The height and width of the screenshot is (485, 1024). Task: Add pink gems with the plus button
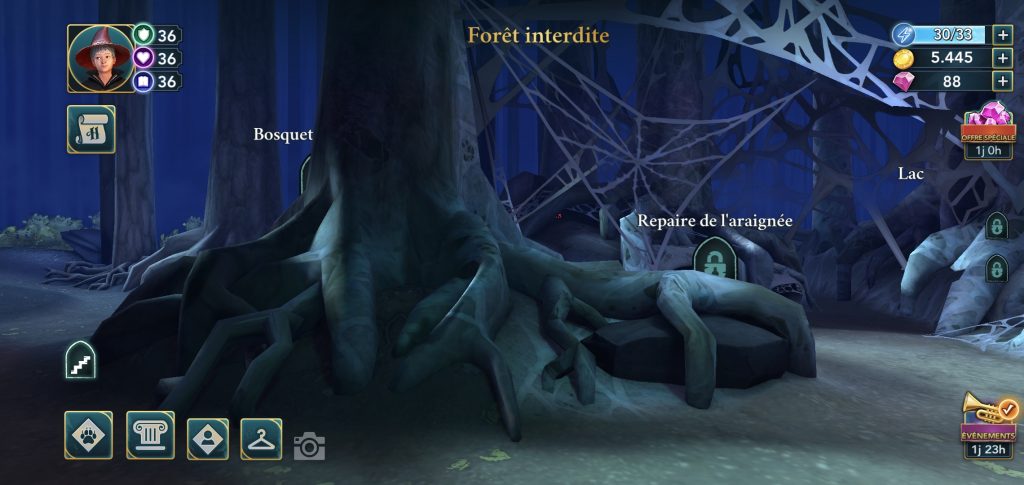(1002, 82)
